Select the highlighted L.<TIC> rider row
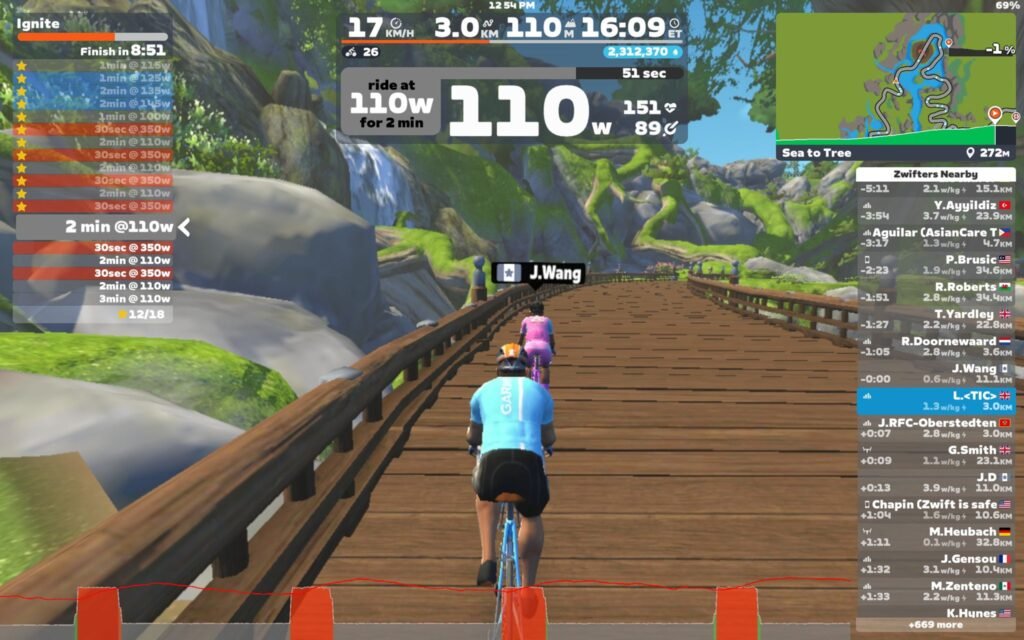1024x640 pixels. (x=936, y=401)
